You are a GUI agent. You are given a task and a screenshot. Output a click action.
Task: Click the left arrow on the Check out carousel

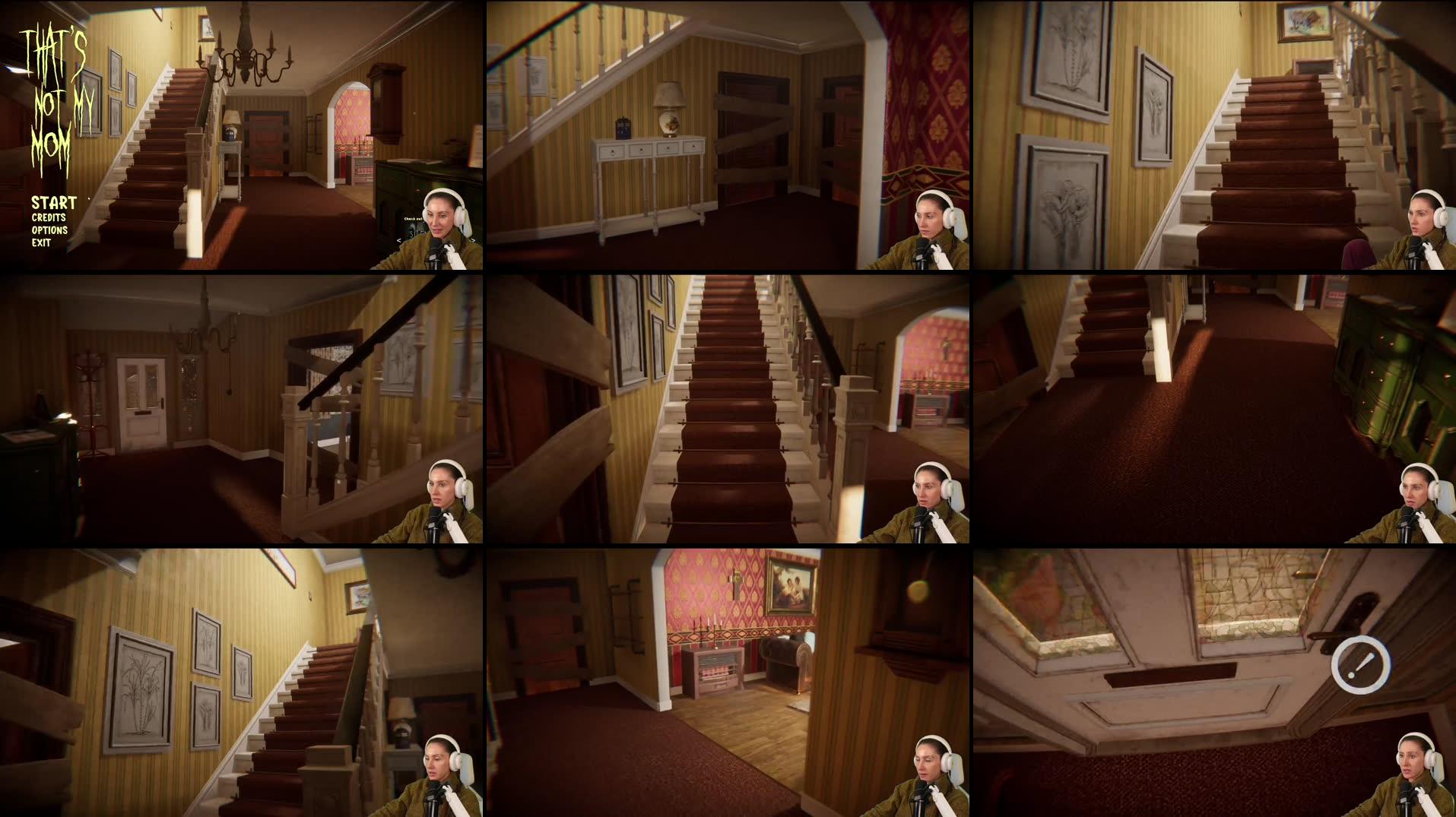tap(399, 241)
